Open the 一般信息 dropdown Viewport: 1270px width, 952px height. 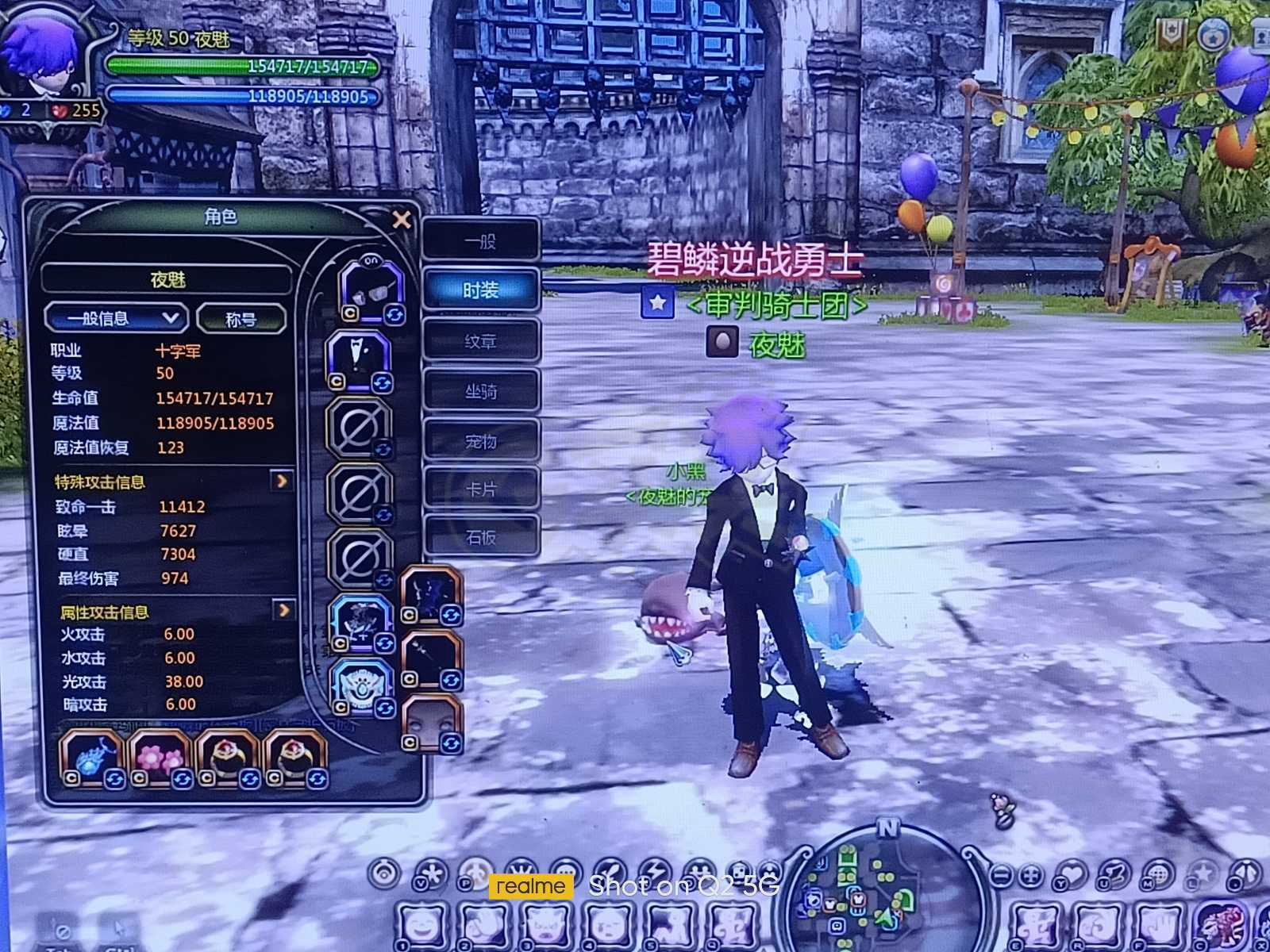[116, 319]
